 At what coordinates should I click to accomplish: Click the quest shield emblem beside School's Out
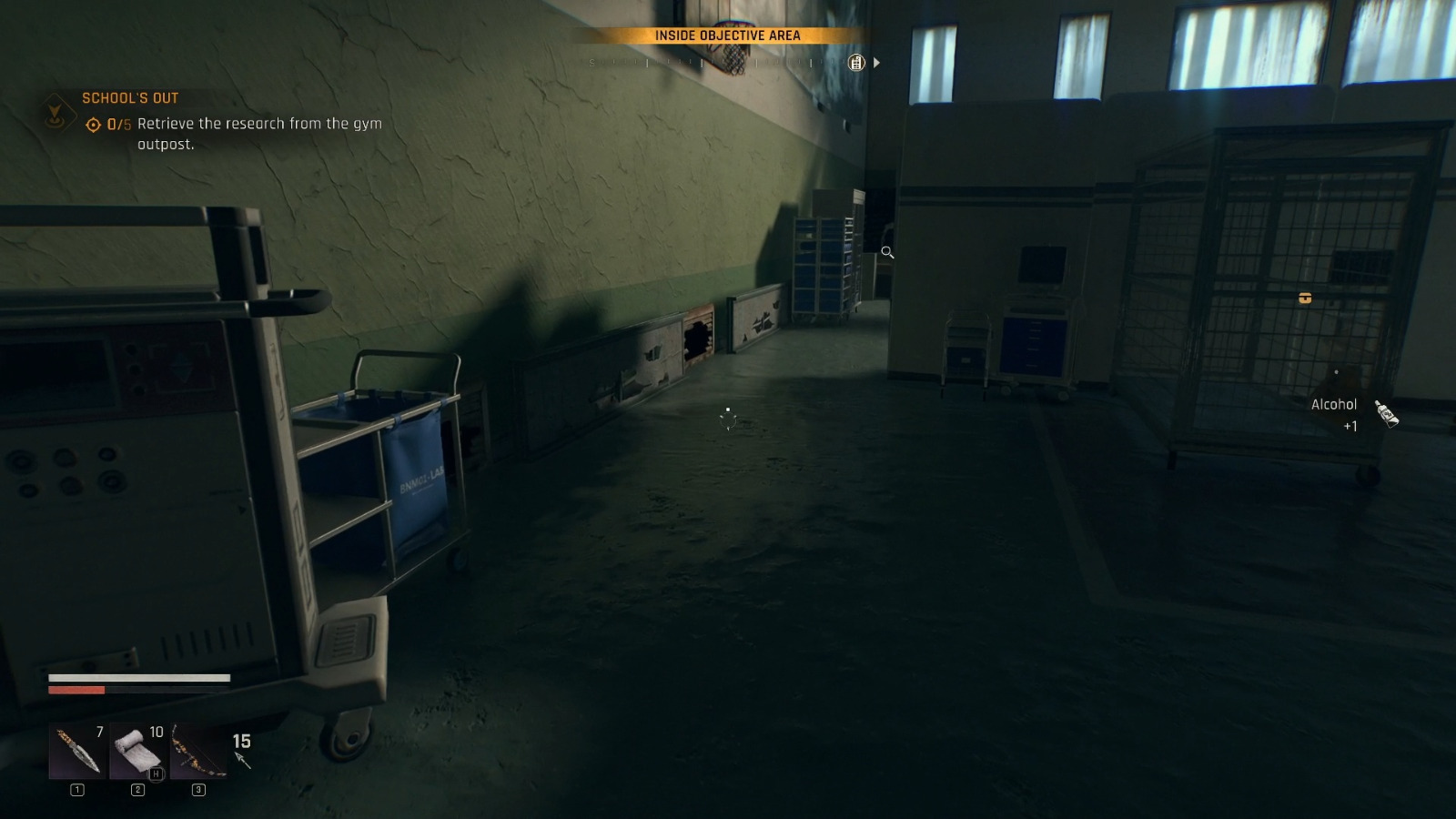[x=58, y=111]
